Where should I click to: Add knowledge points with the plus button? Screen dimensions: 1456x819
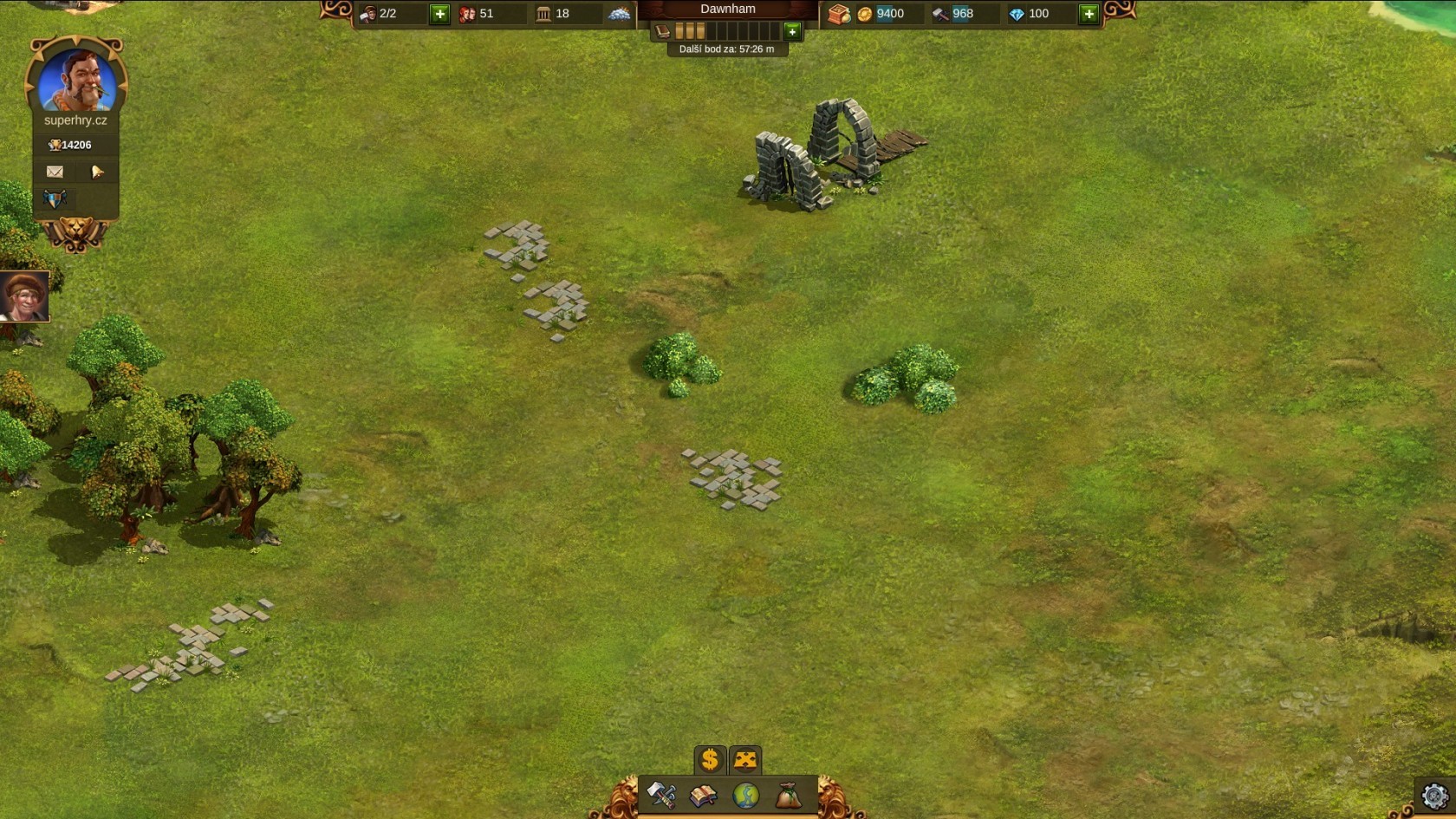[792, 32]
